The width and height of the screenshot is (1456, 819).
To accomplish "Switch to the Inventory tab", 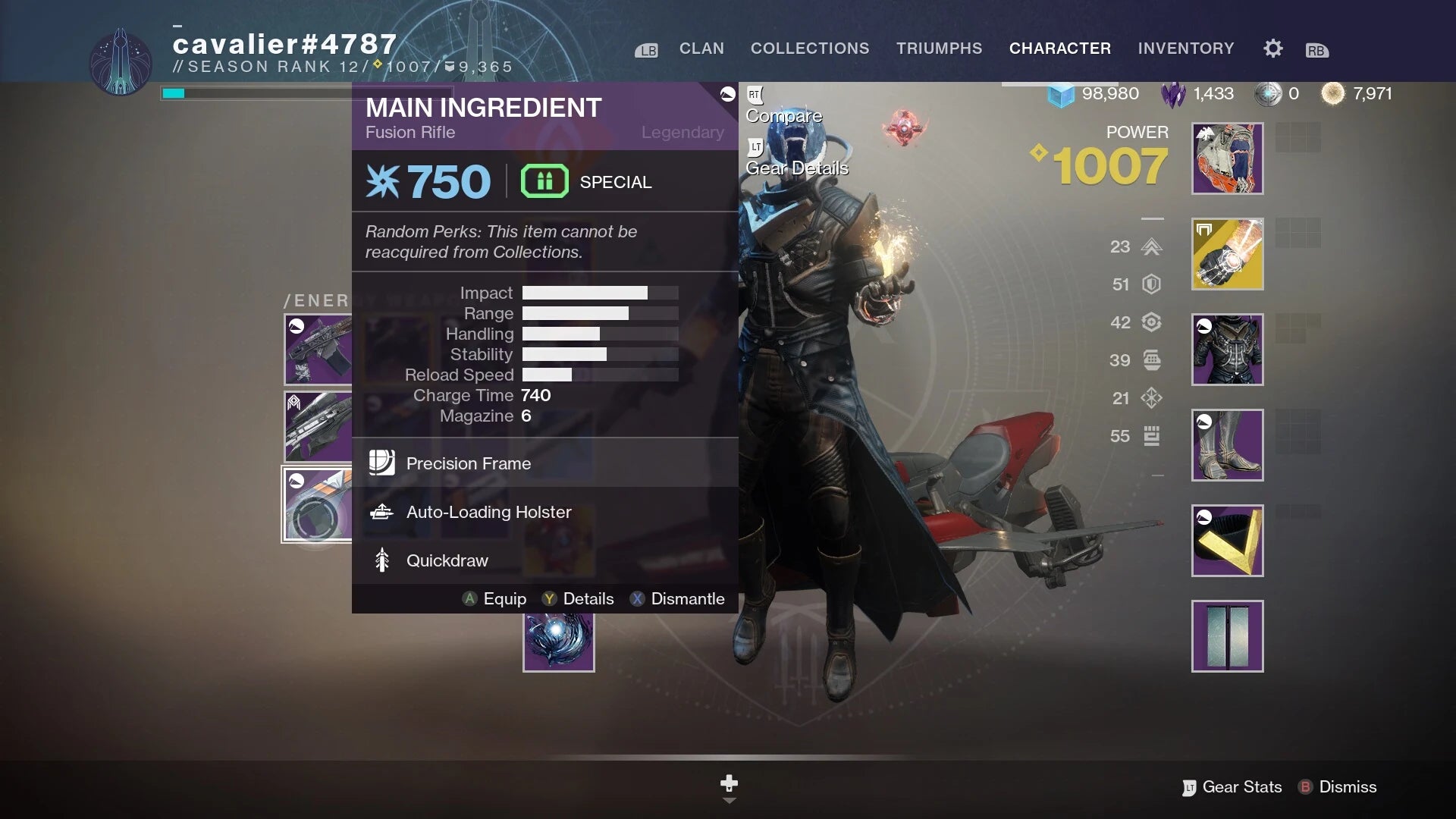I will click(1185, 48).
